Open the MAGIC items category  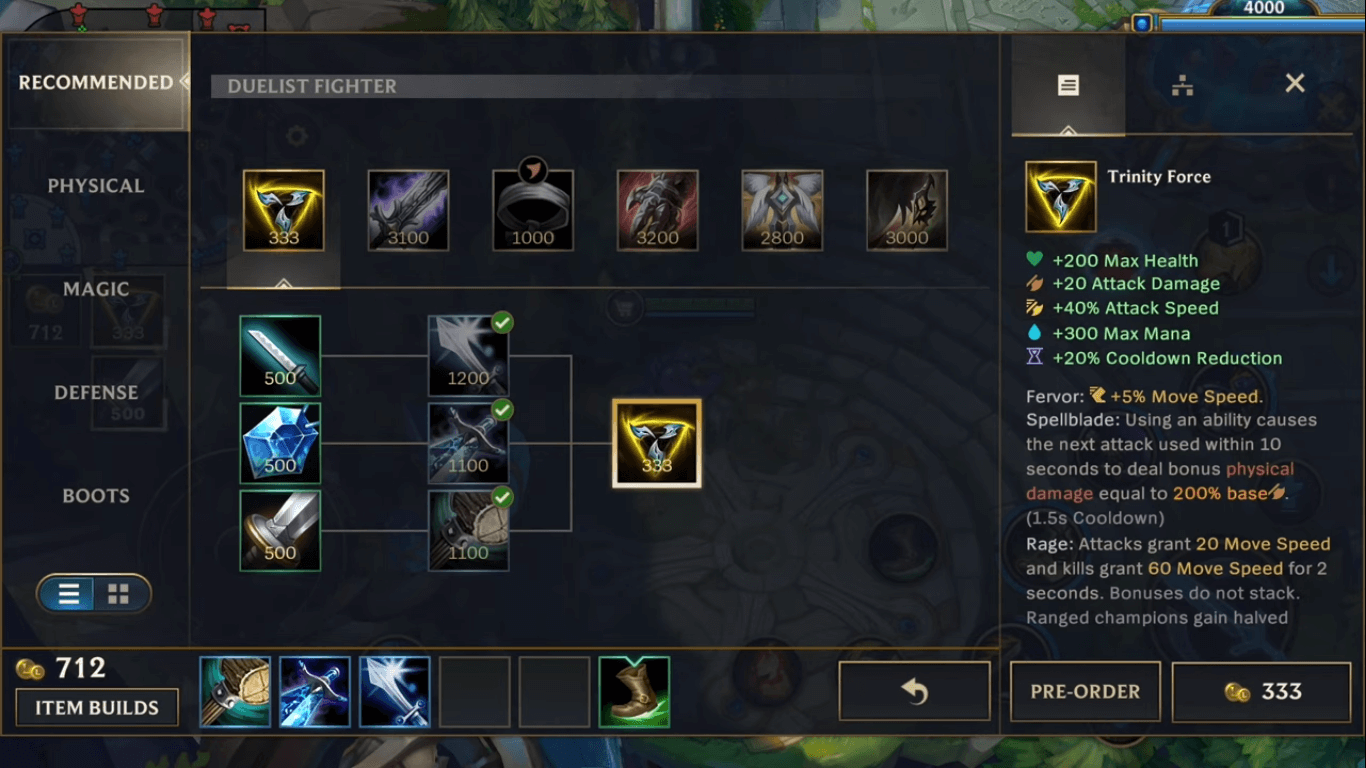(x=96, y=289)
